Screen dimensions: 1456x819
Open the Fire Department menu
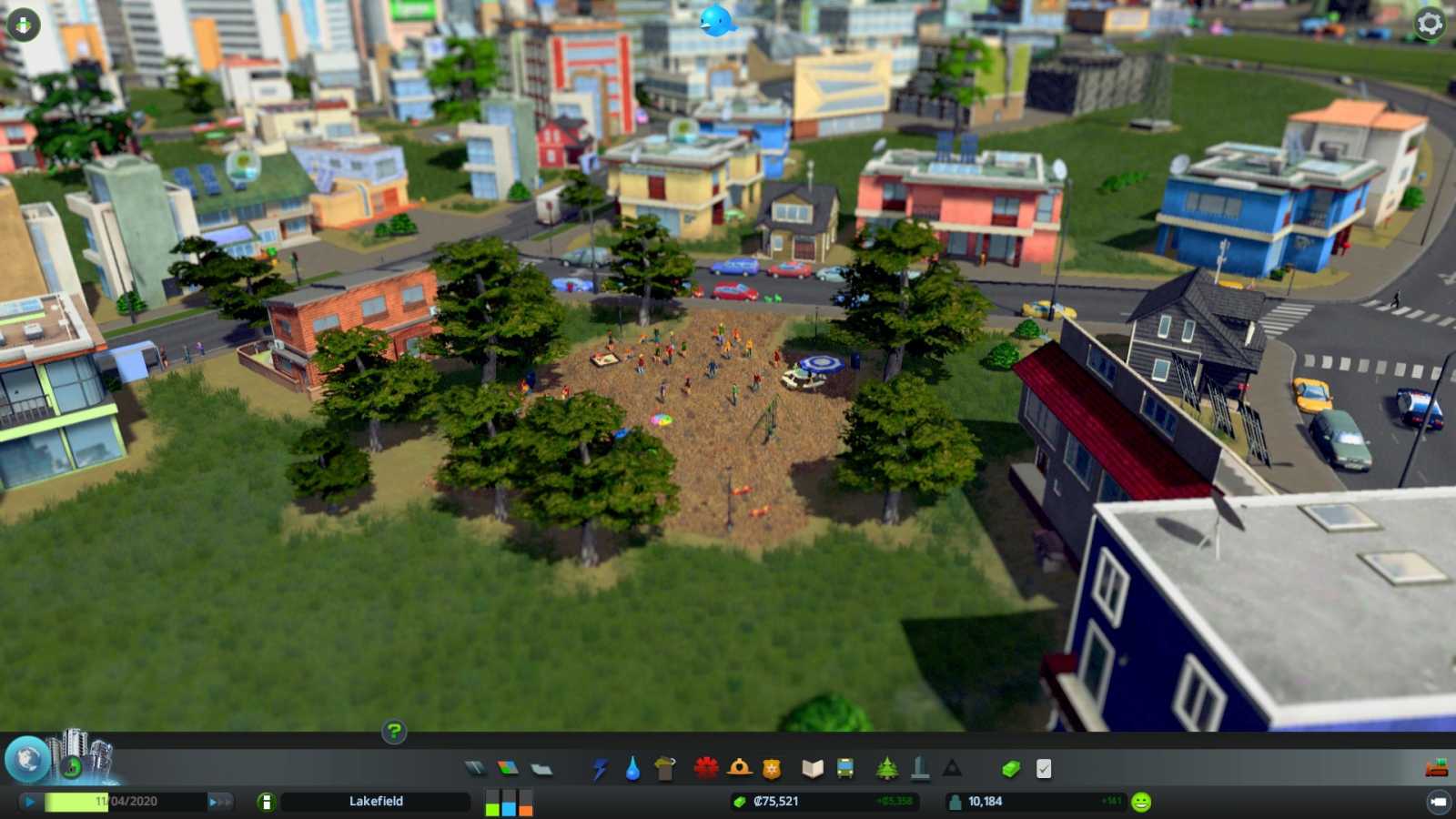point(740,767)
